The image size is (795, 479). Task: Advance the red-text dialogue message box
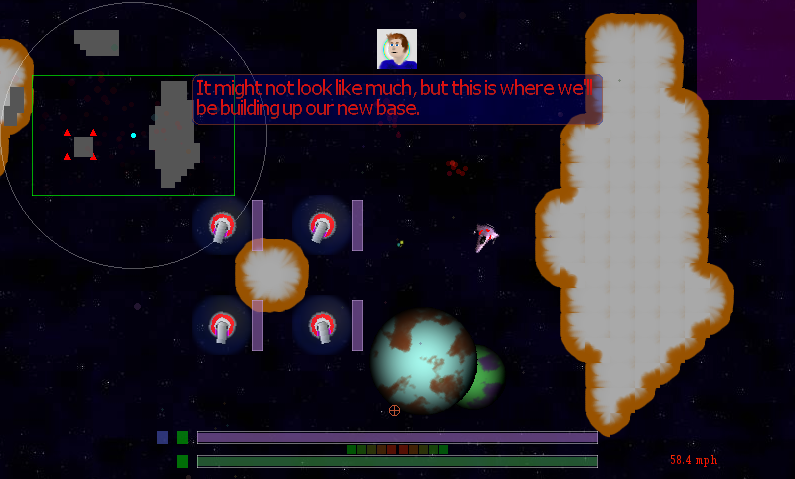pos(397,99)
